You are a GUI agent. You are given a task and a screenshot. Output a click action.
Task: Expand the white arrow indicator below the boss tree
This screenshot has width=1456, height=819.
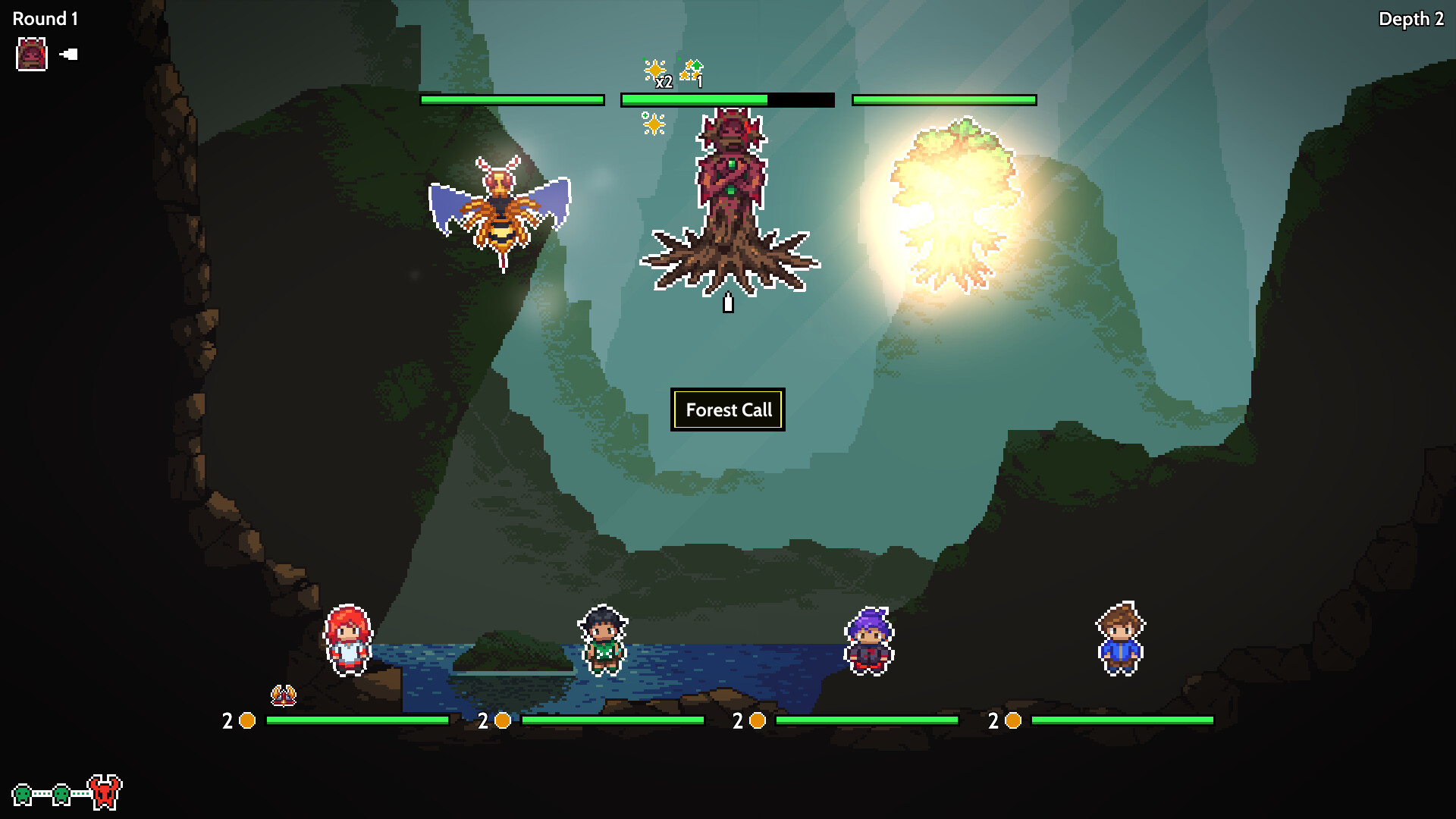pos(728,302)
